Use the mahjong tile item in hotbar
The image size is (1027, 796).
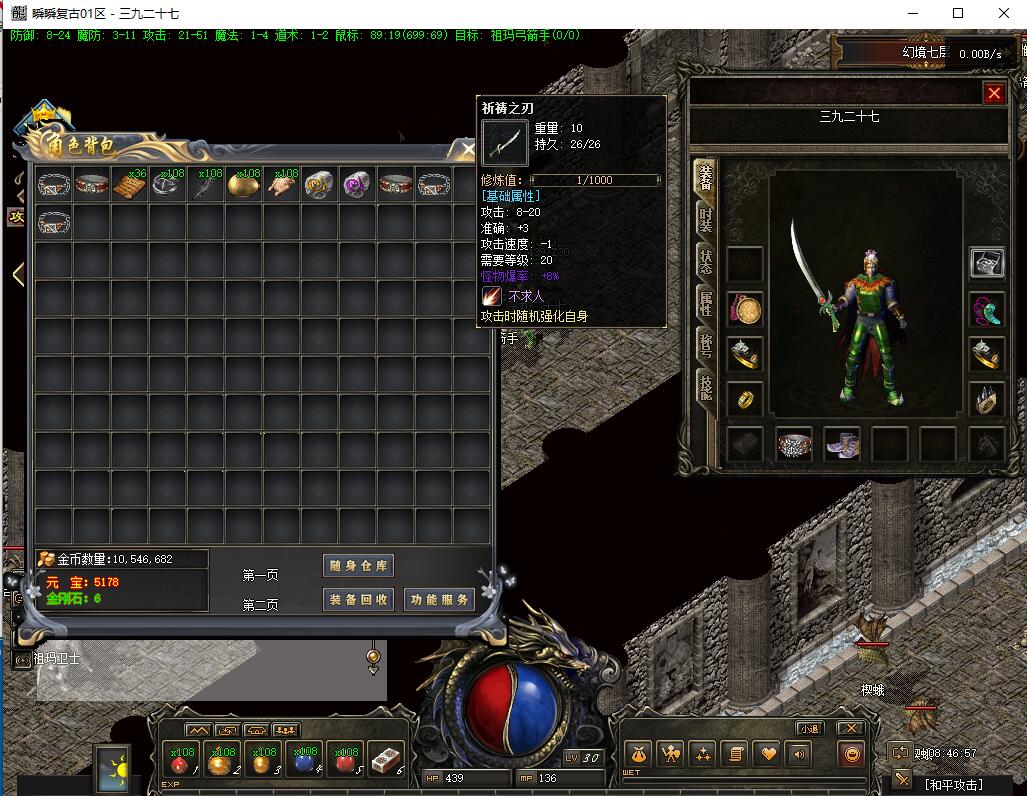[385, 760]
